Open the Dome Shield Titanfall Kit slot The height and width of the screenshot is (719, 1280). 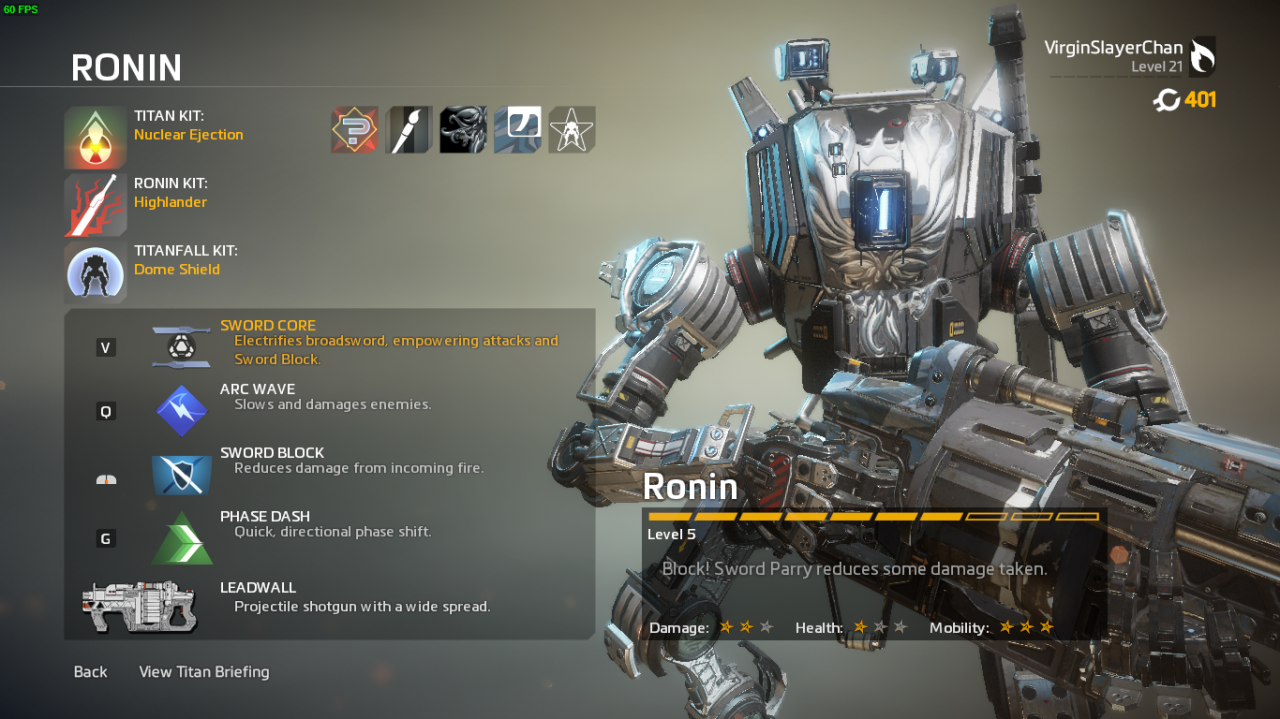(96, 272)
